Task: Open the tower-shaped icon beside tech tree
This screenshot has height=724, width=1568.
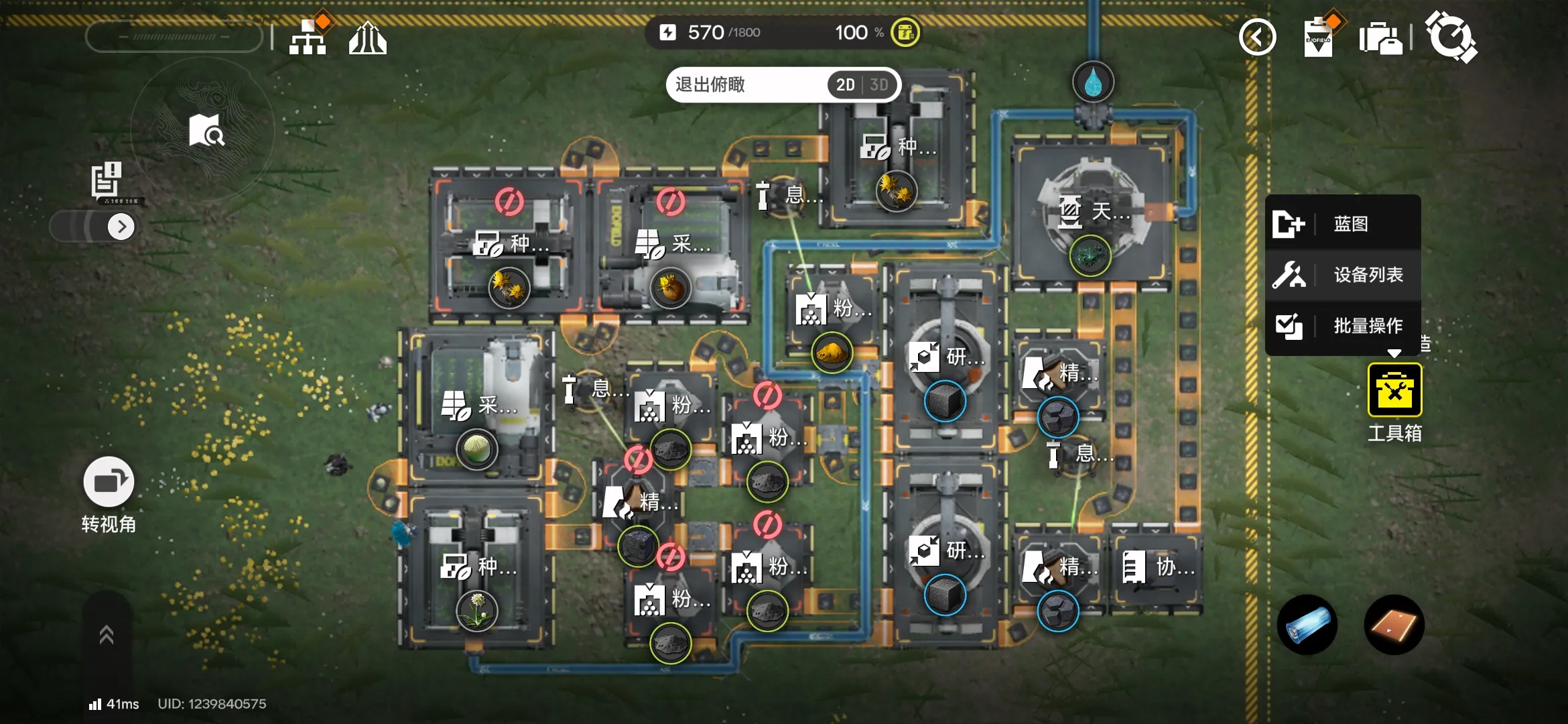Action: [x=367, y=38]
